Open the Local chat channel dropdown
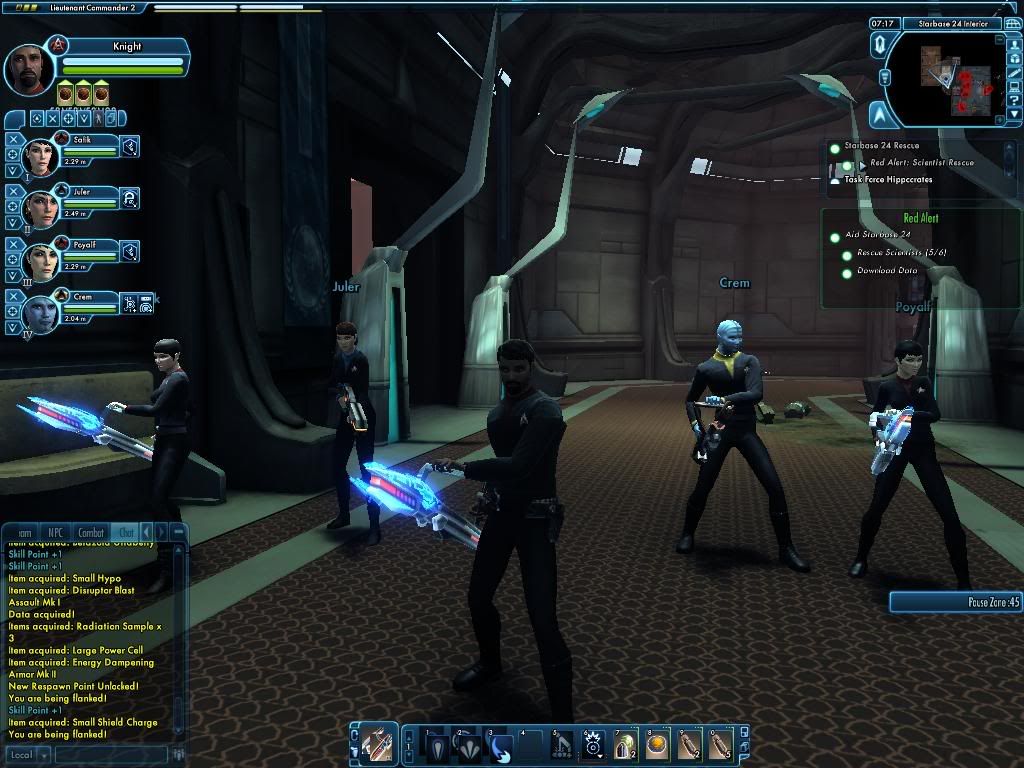 [x=27, y=754]
